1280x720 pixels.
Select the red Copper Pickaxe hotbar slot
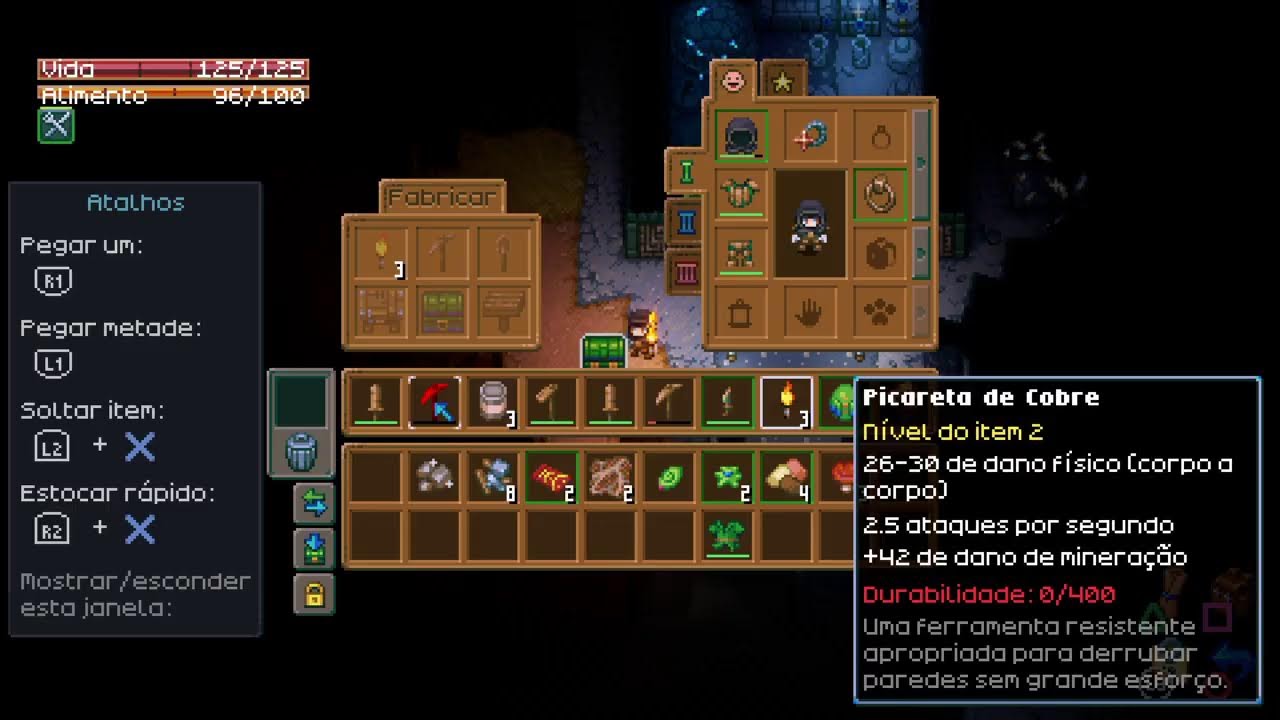pyautogui.click(x=434, y=402)
